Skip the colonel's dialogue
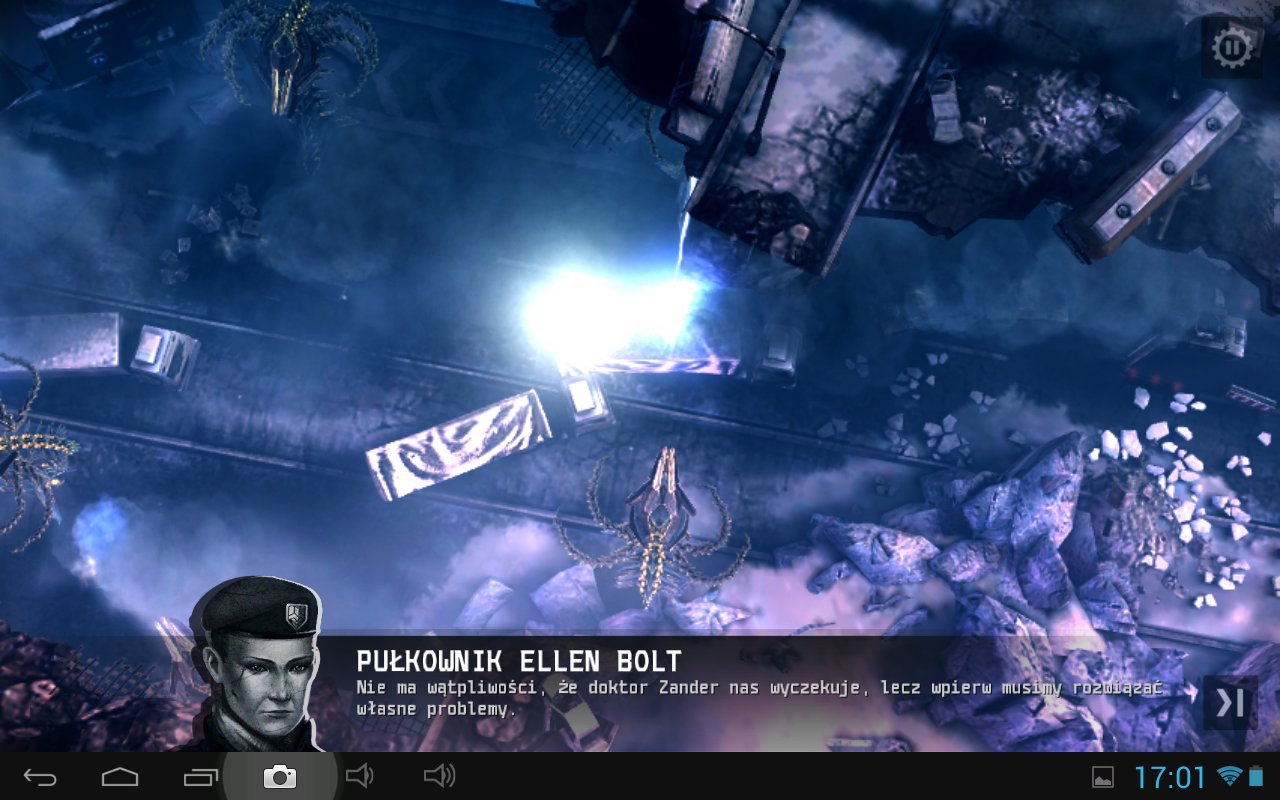The height and width of the screenshot is (800, 1280). point(1229,703)
